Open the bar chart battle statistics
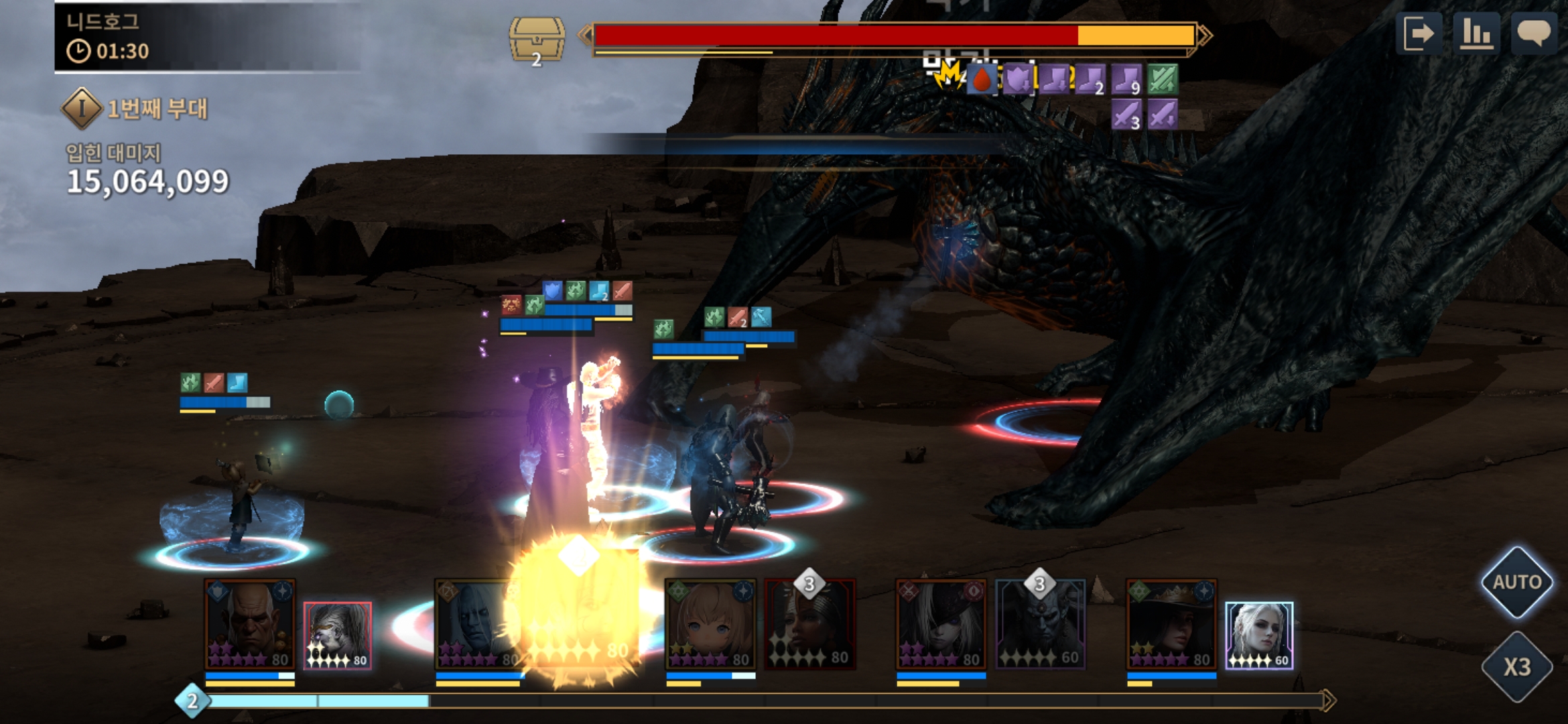Screen dimensions: 1568x724 coord(1476,34)
